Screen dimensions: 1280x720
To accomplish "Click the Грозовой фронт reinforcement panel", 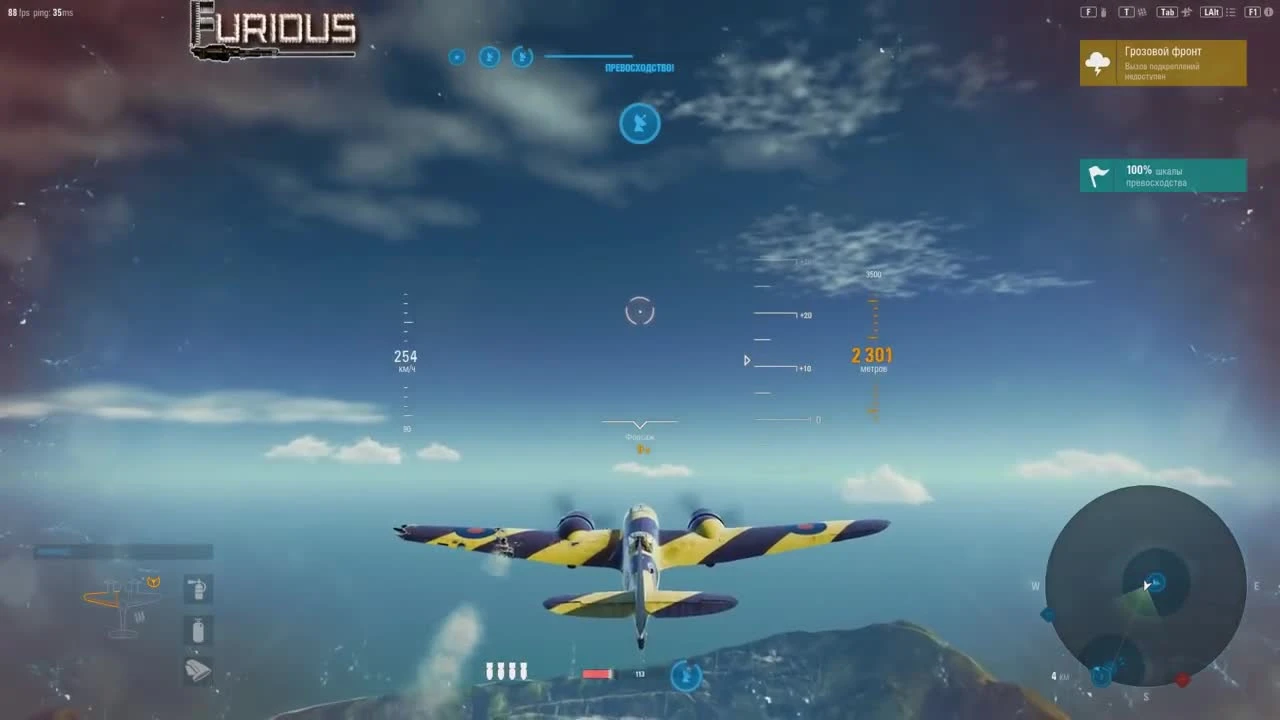I will tap(1163, 62).
